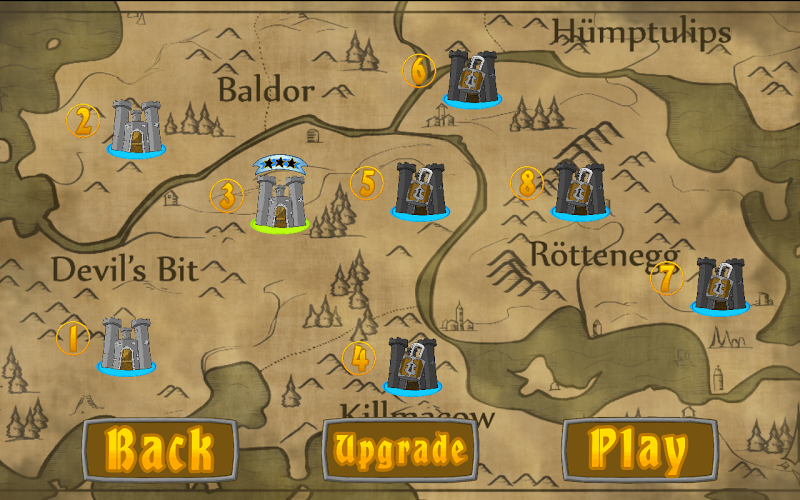Pick the locked level 5 castle

click(x=420, y=189)
